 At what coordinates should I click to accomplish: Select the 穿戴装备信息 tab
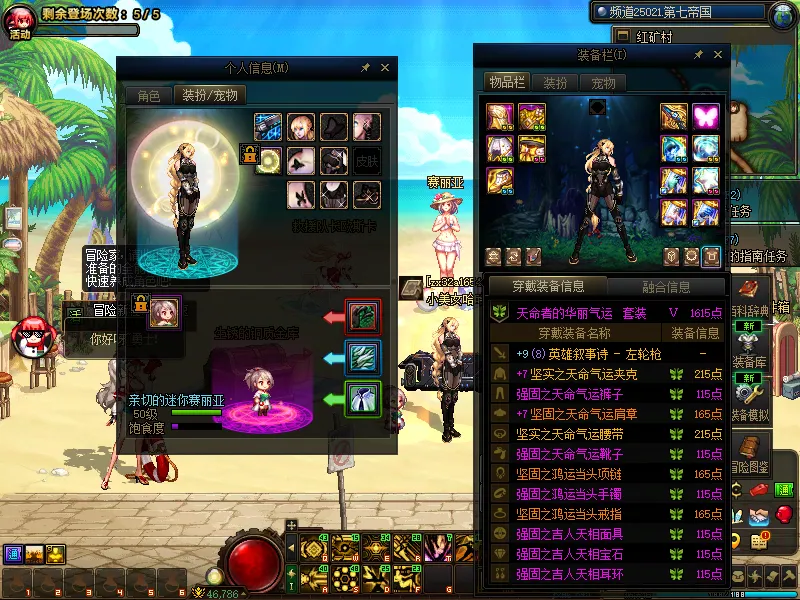tap(549, 287)
